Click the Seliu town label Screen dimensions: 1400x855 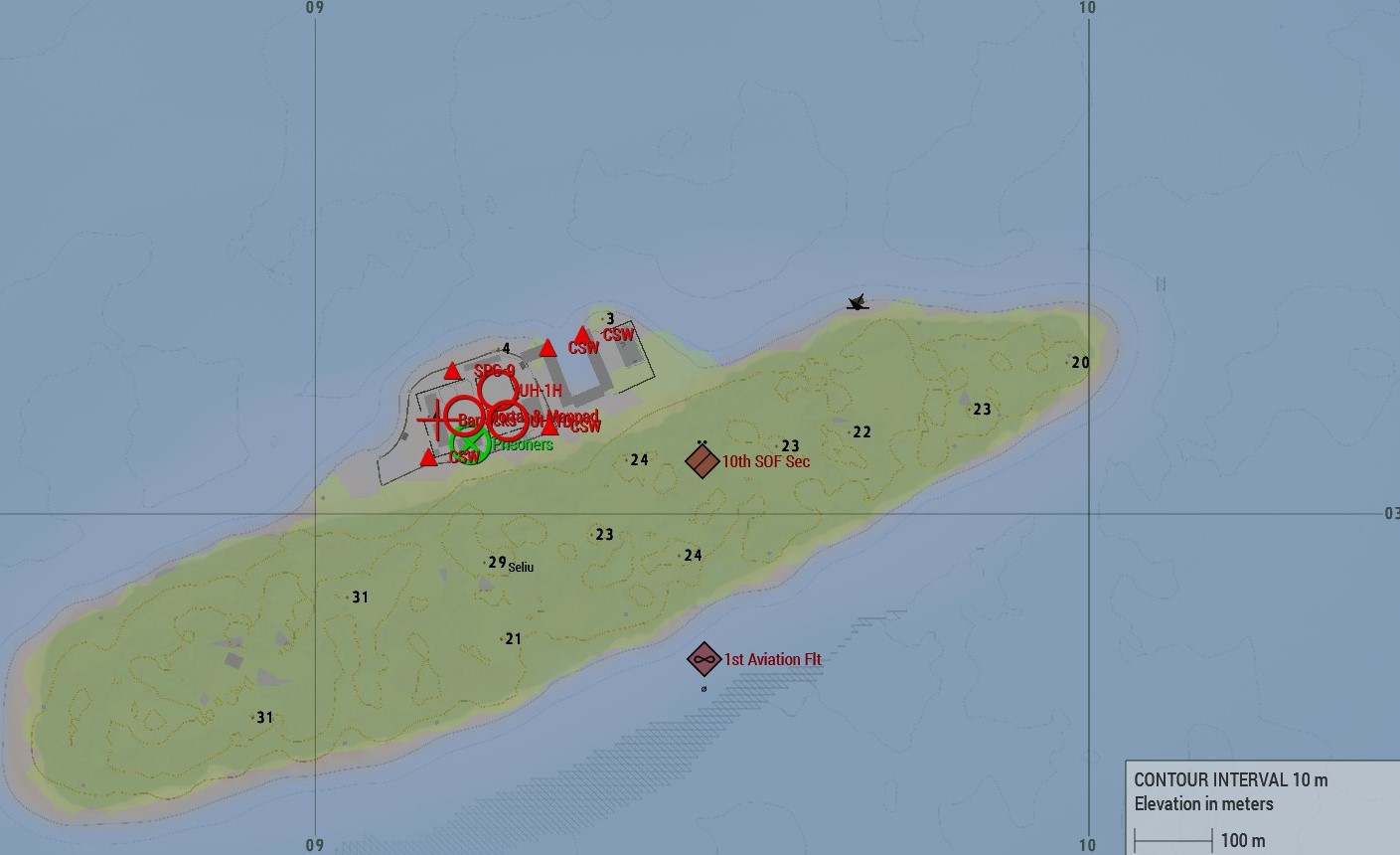[521, 568]
